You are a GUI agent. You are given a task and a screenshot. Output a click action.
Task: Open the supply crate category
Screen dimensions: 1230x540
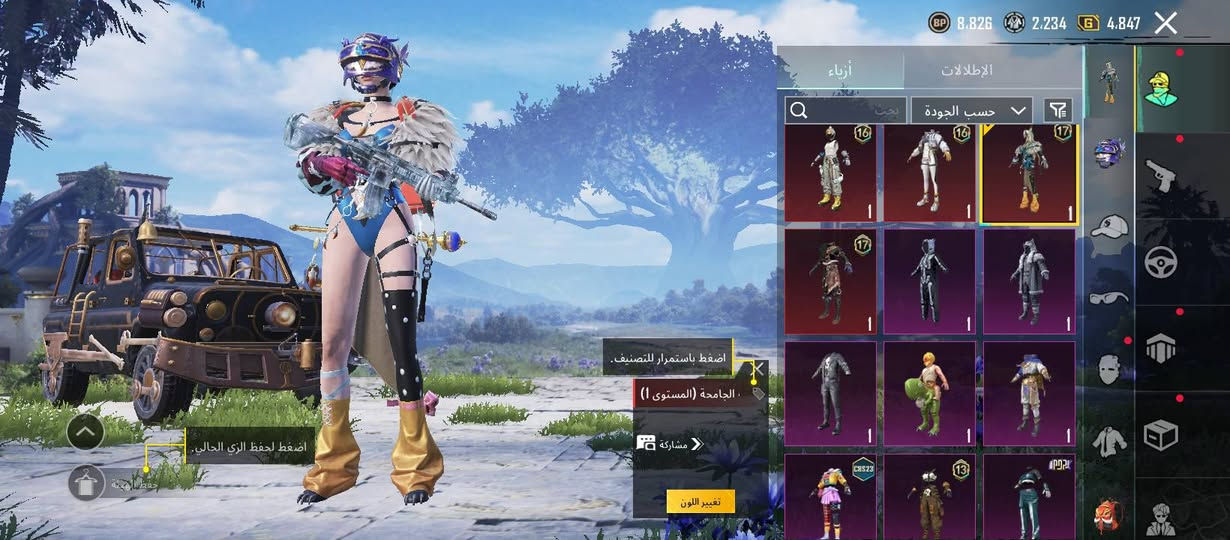(x=1160, y=435)
